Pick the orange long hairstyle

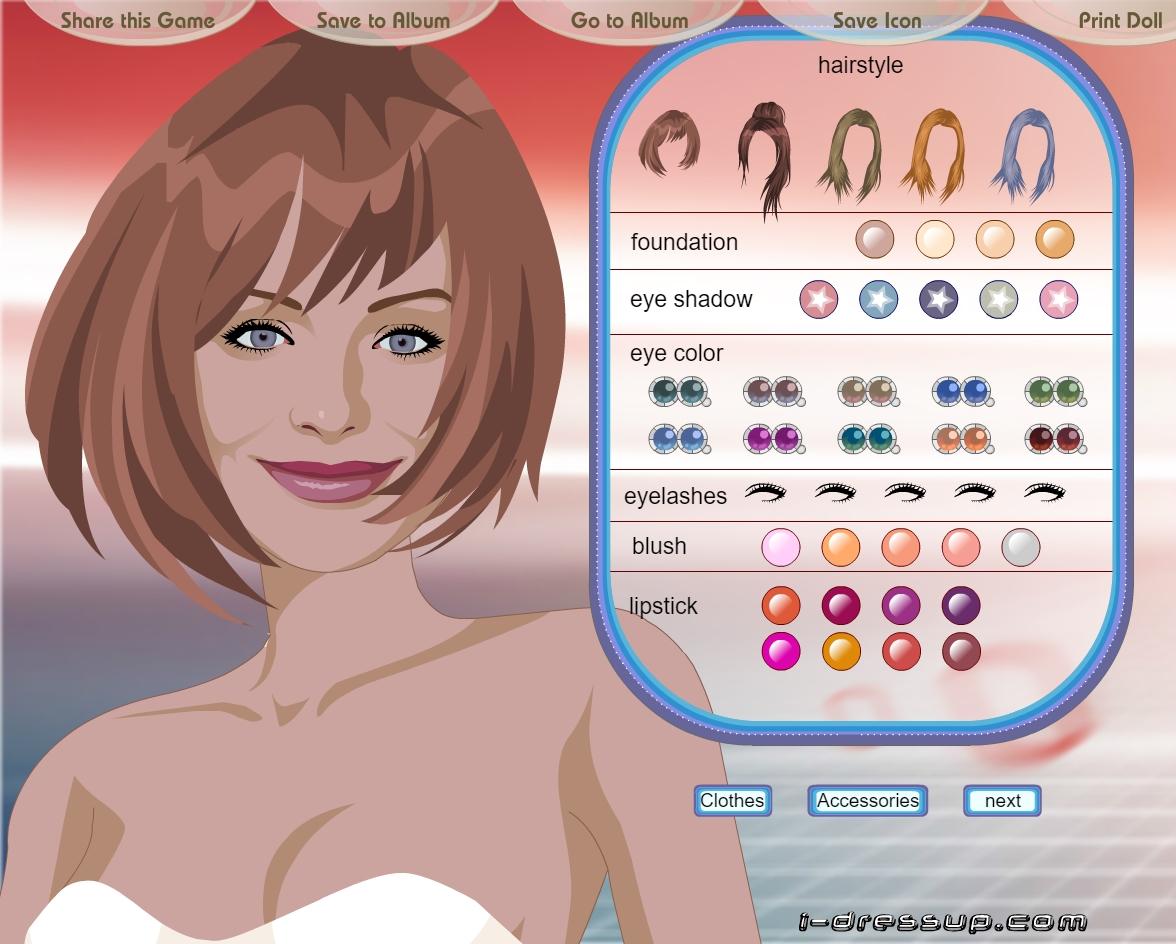(x=933, y=155)
